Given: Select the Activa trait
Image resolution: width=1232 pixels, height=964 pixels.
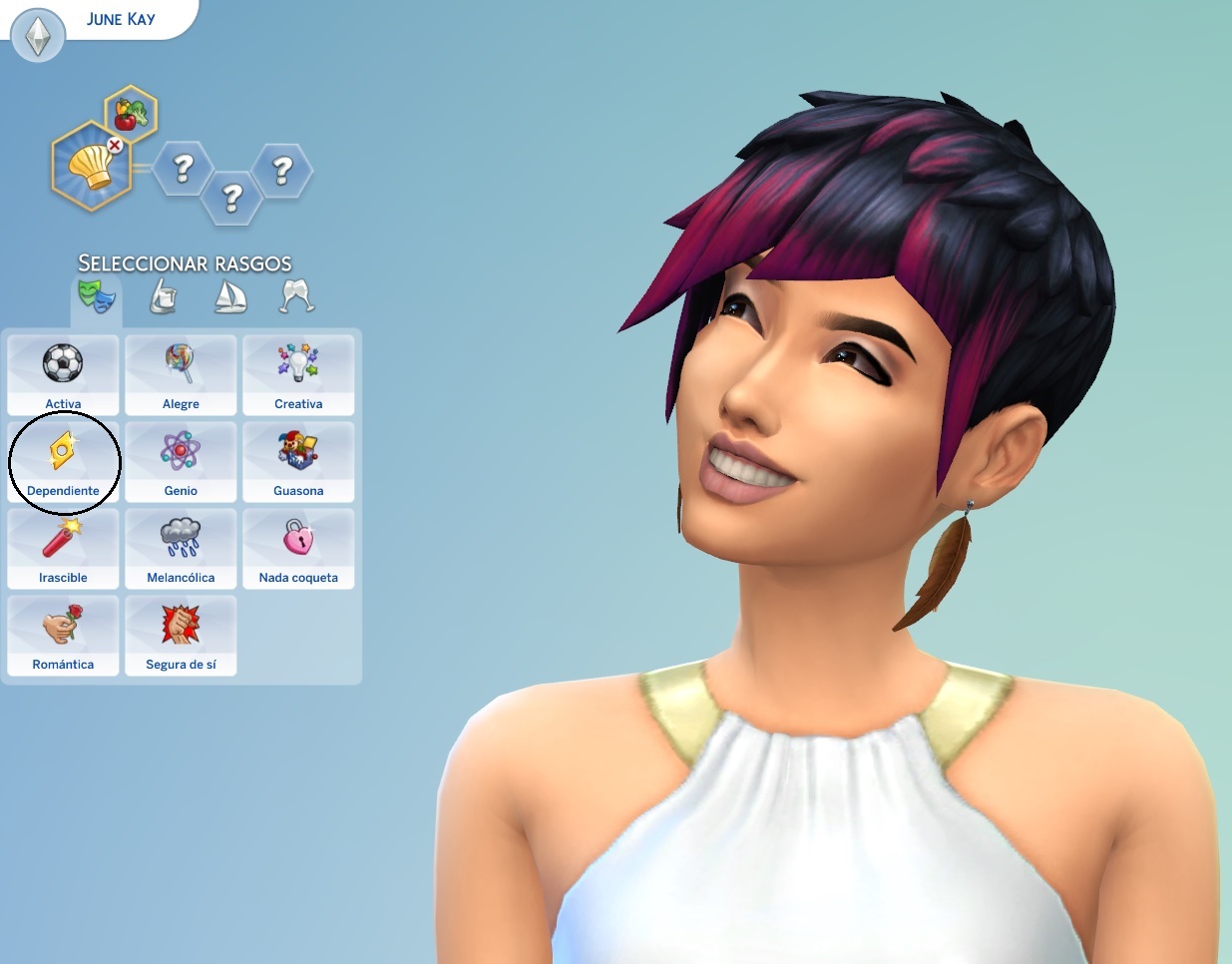Looking at the screenshot, I should pyautogui.click(x=63, y=374).
